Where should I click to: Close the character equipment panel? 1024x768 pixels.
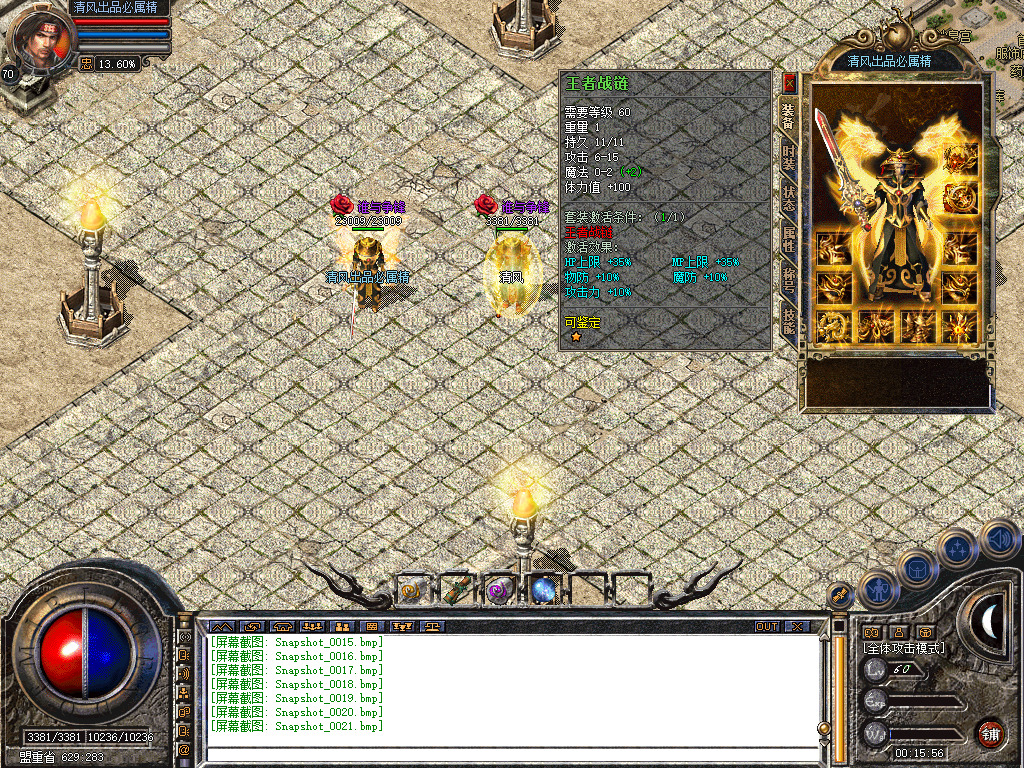pos(789,82)
